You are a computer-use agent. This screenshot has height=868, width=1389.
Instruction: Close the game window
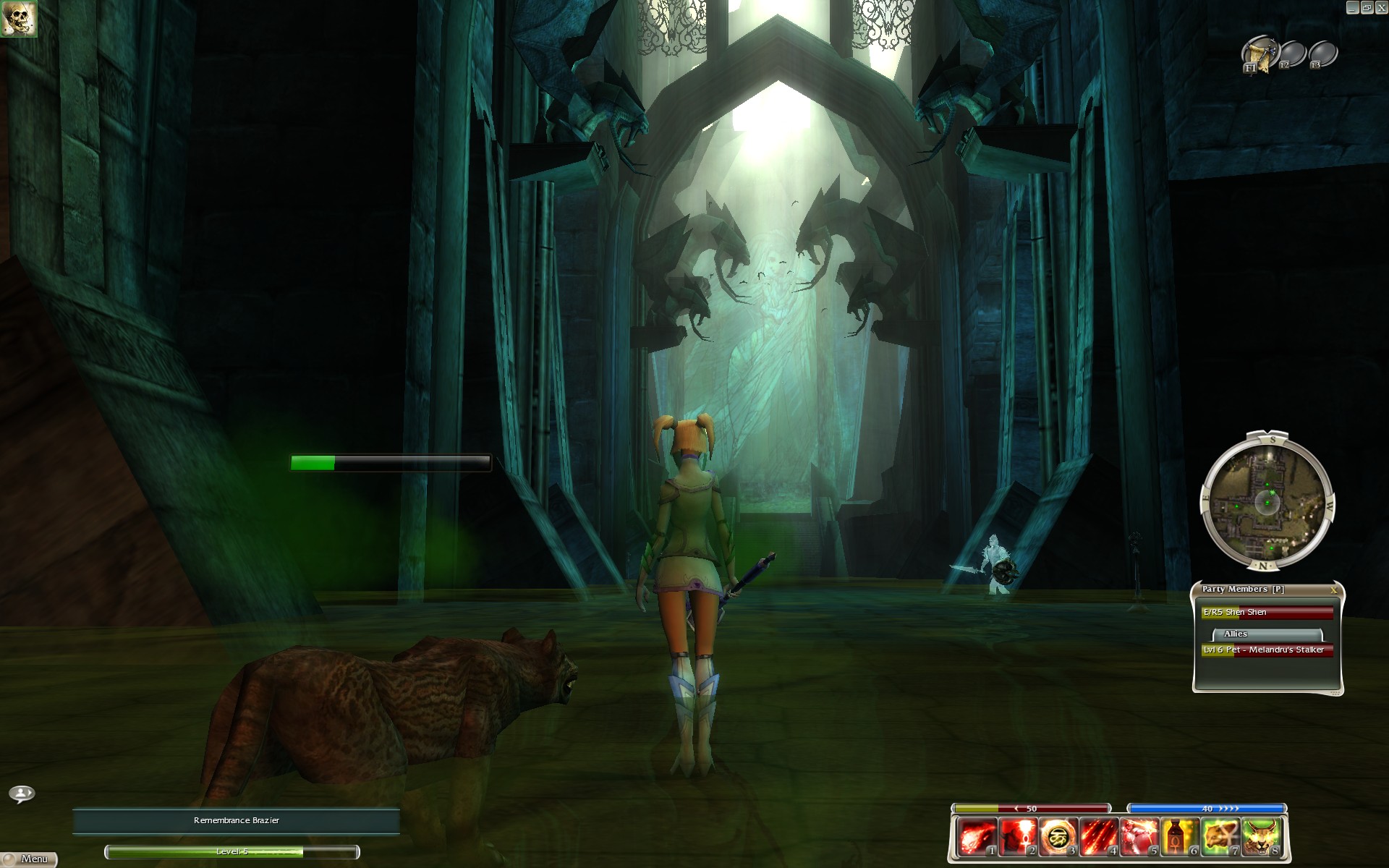1380,7
